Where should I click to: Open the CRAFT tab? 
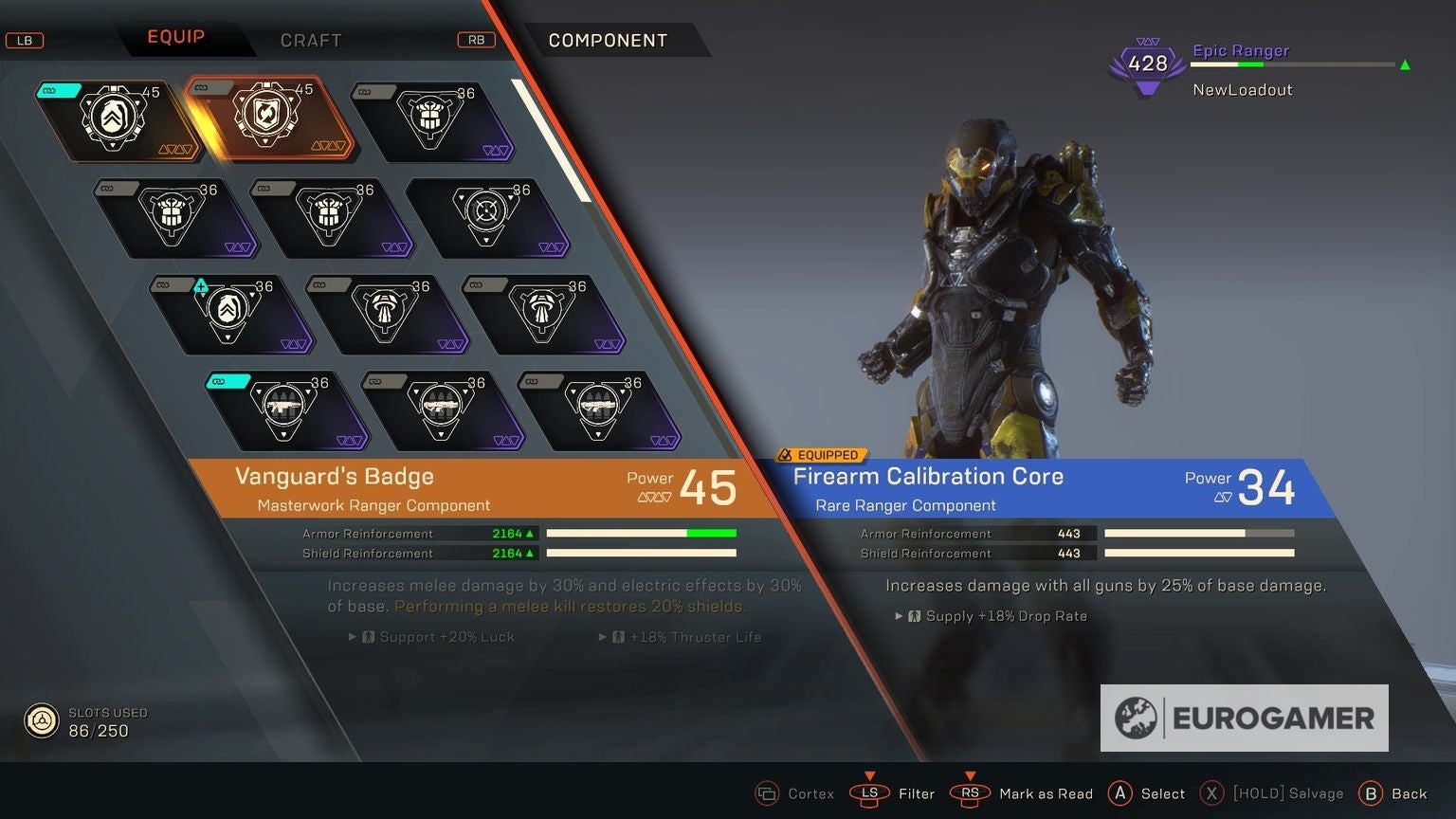point(310,40)
